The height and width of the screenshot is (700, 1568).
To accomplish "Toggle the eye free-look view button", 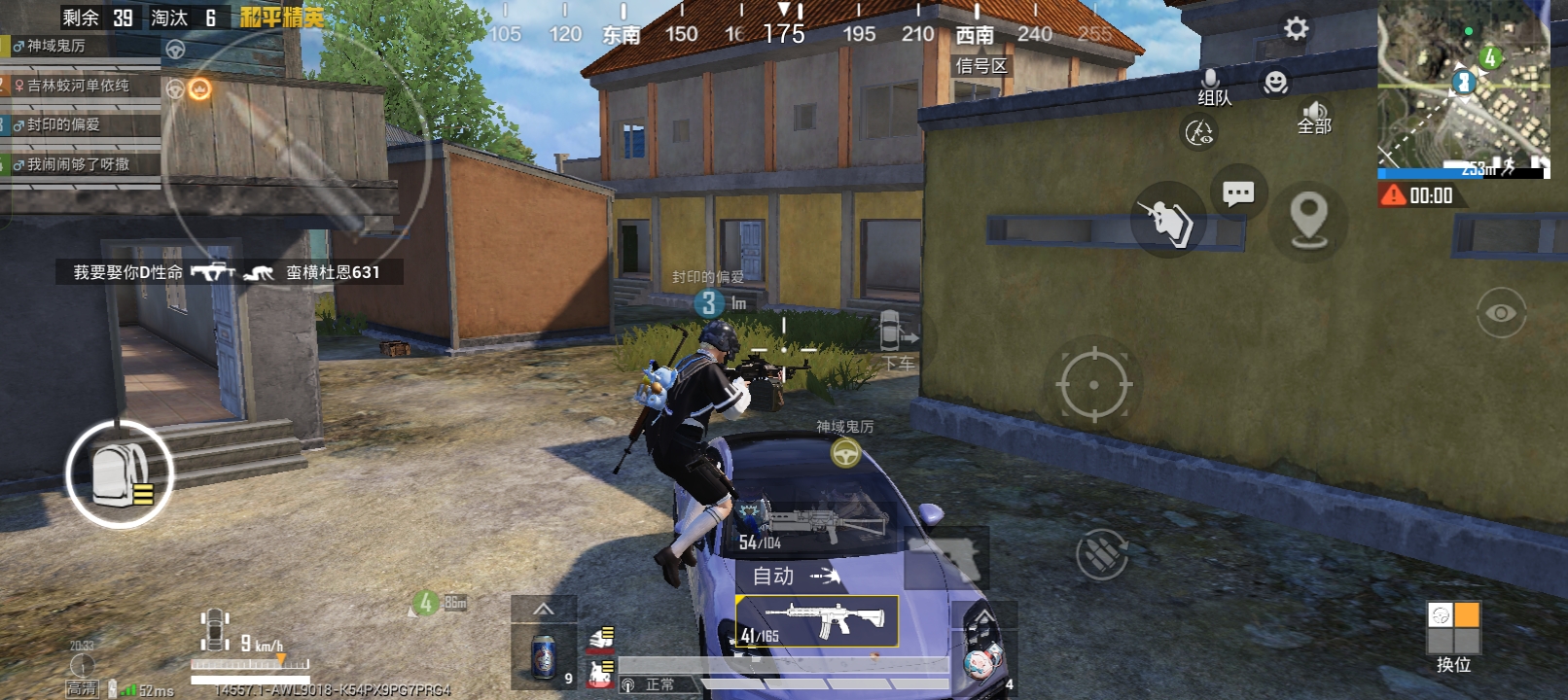I will (1501, 313).
